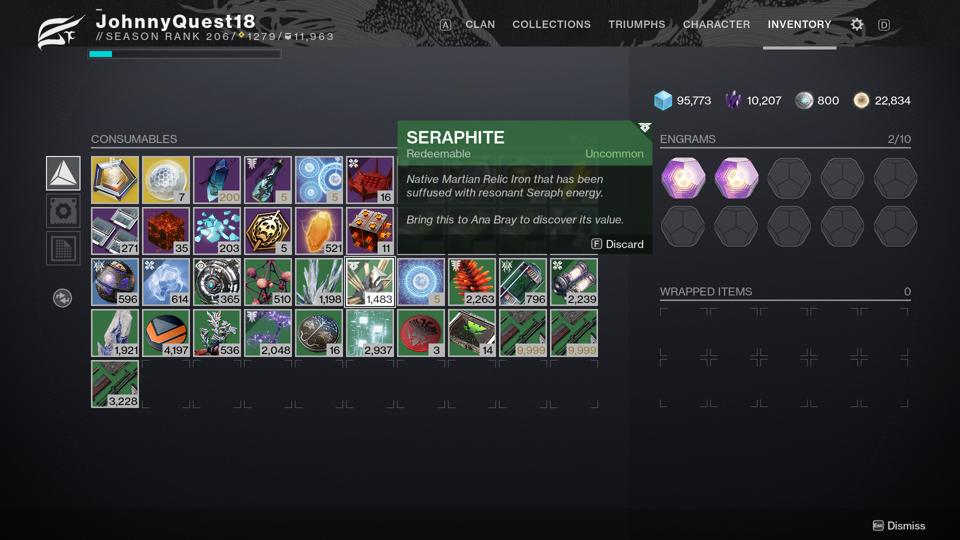Select the orange crystal stack of 521
Viewport: 960px width, 540px height.
pyautogui.click(x=319, y=231)
